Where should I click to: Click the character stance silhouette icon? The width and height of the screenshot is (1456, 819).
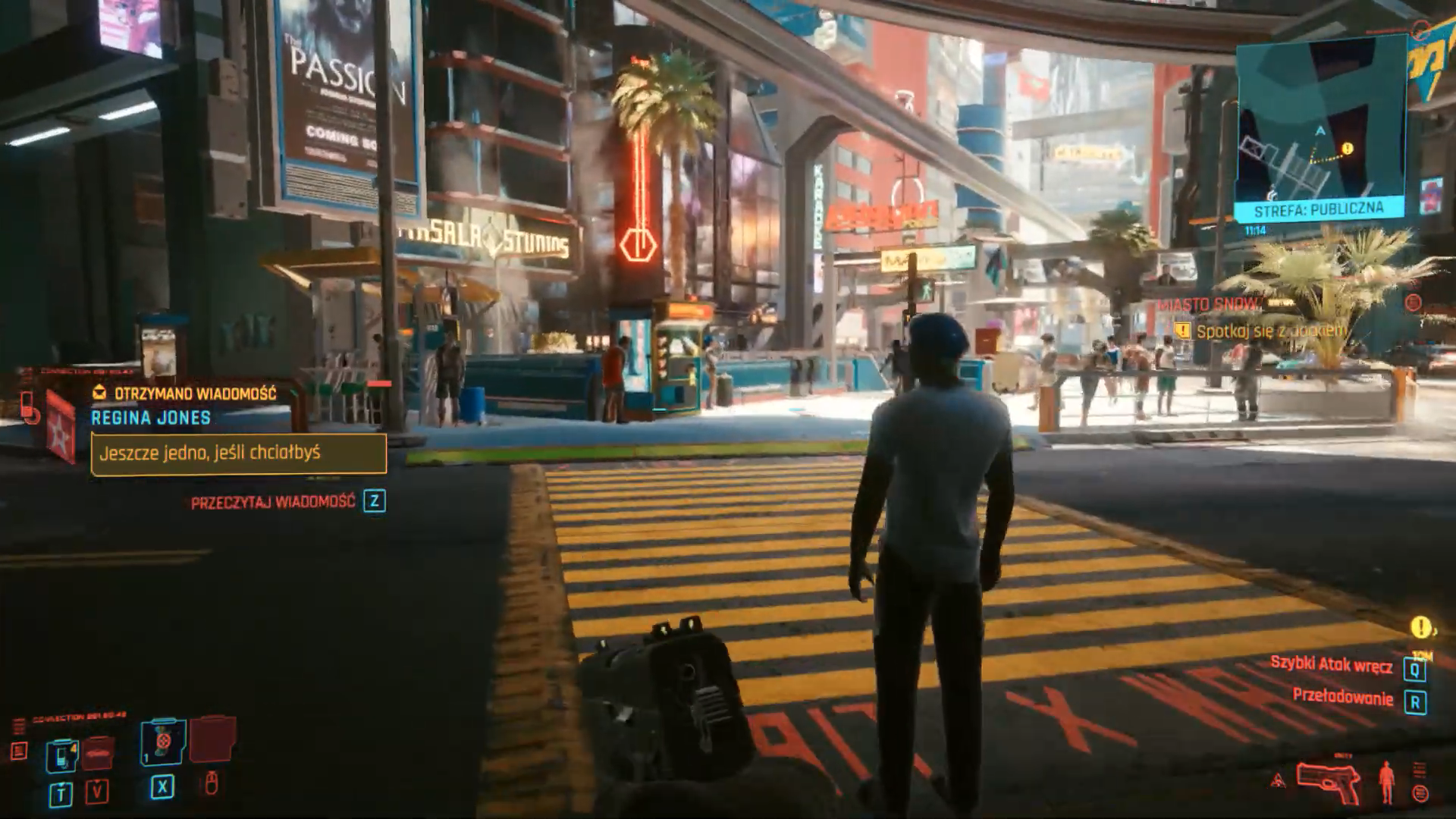pyautogui.click(x=1387, y=782)
